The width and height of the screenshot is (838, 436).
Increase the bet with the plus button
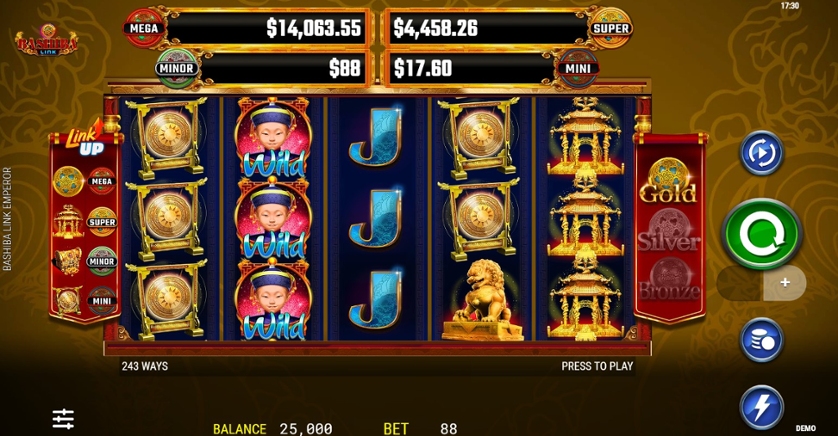tap(785, 283)
